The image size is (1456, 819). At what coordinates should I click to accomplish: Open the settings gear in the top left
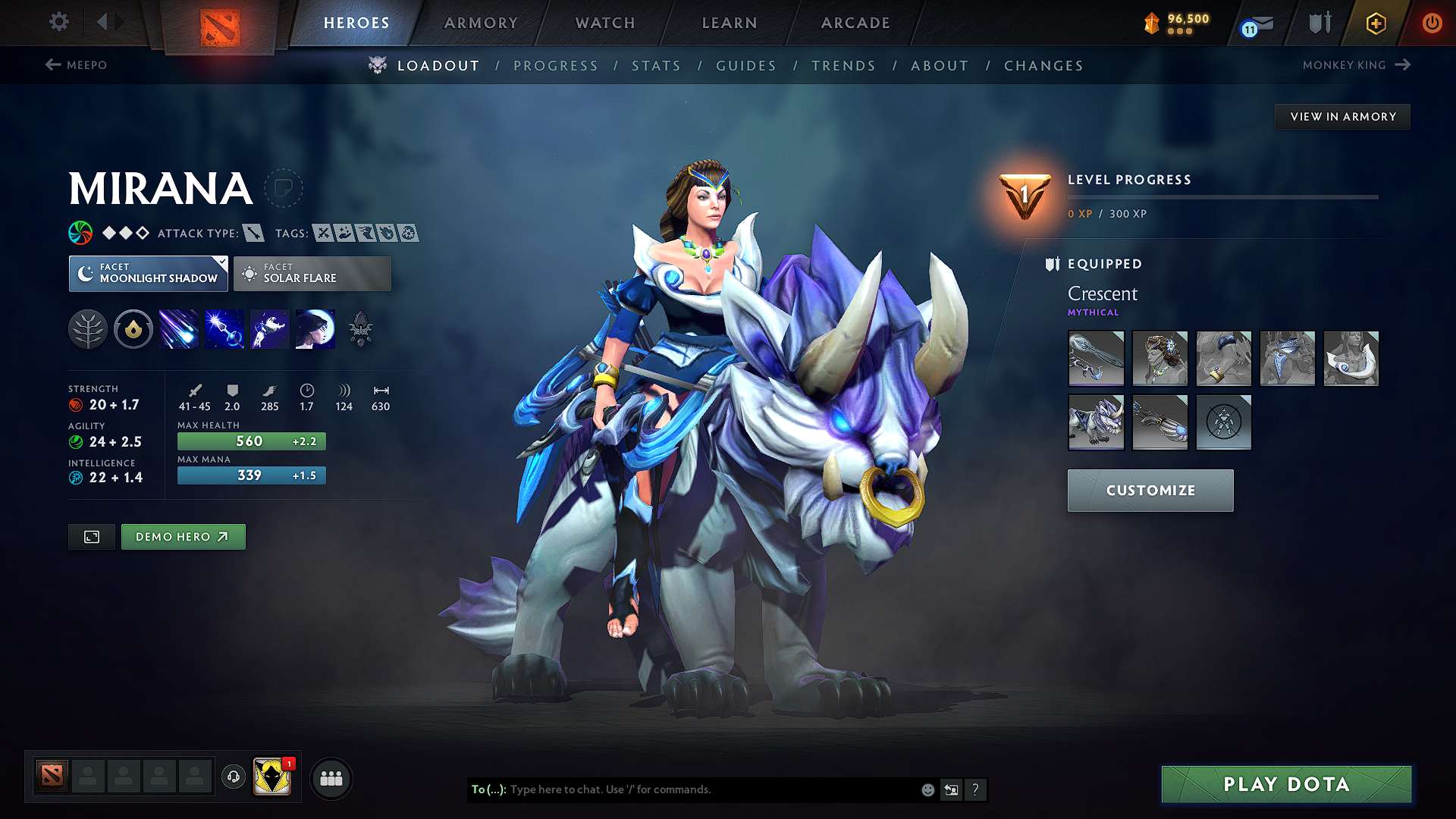point(58,23)
